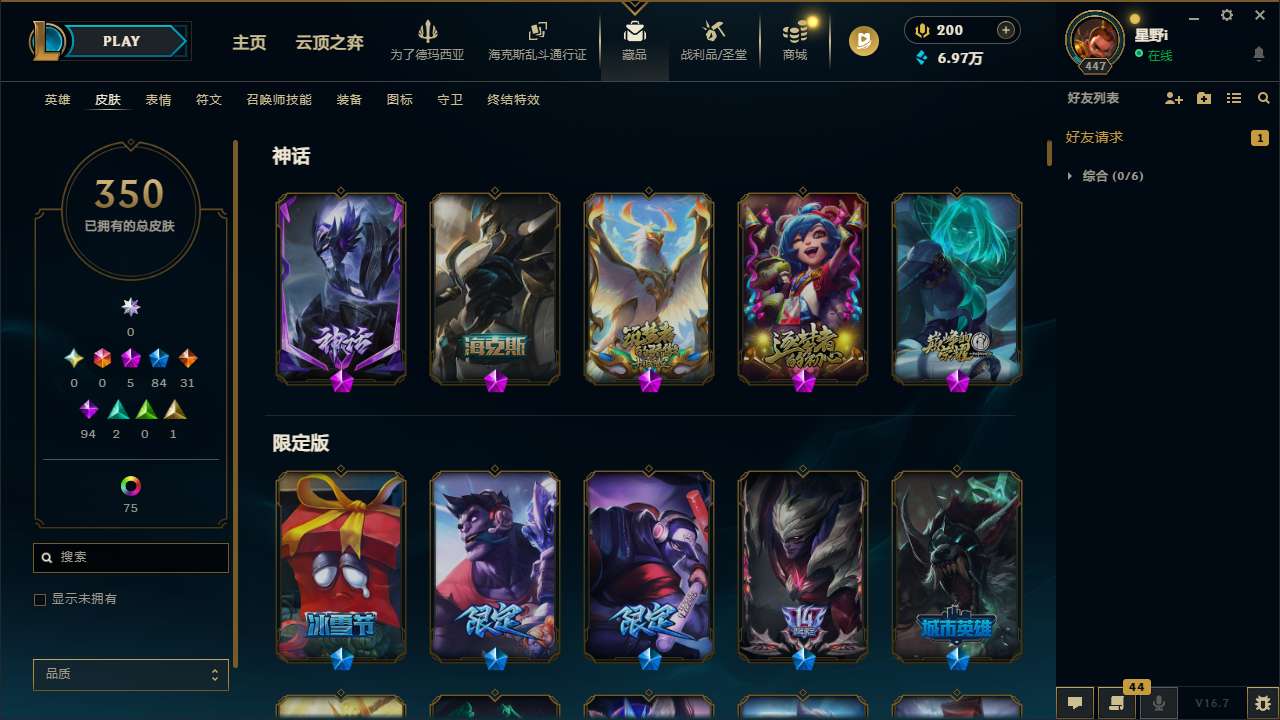Mute the microphone in the bottom bar
Viewport: 1280px width, 720px height.
click(x=1156, y=703)
